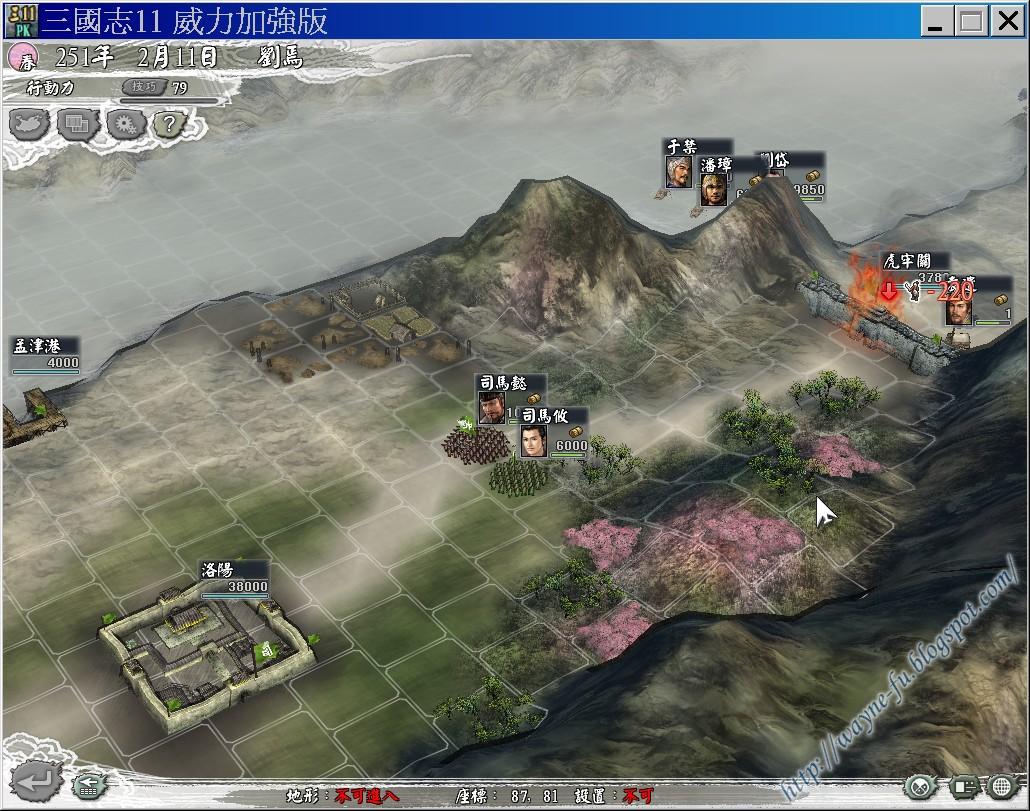1030x811 pixels.
Task: Select the 司馬攸 unit portrait
Action: coord(534,441)
